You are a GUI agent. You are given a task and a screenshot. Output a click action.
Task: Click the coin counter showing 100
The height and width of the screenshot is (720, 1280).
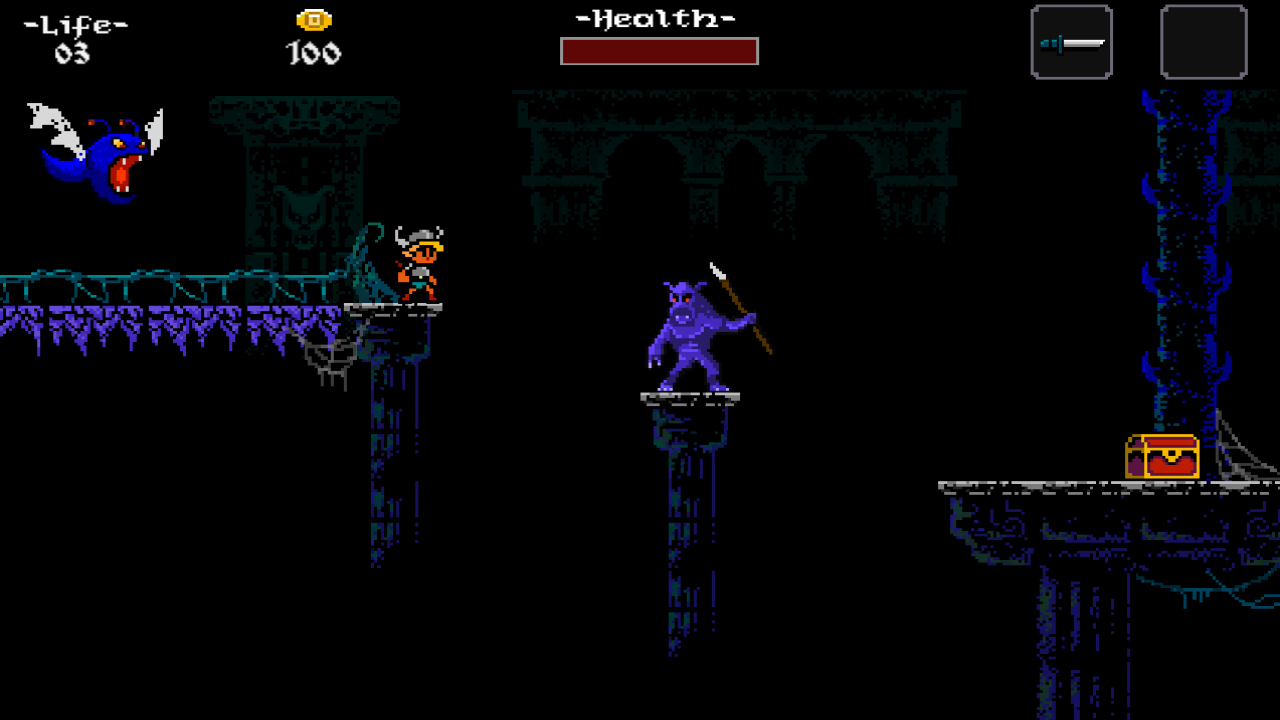coord(313,52)
